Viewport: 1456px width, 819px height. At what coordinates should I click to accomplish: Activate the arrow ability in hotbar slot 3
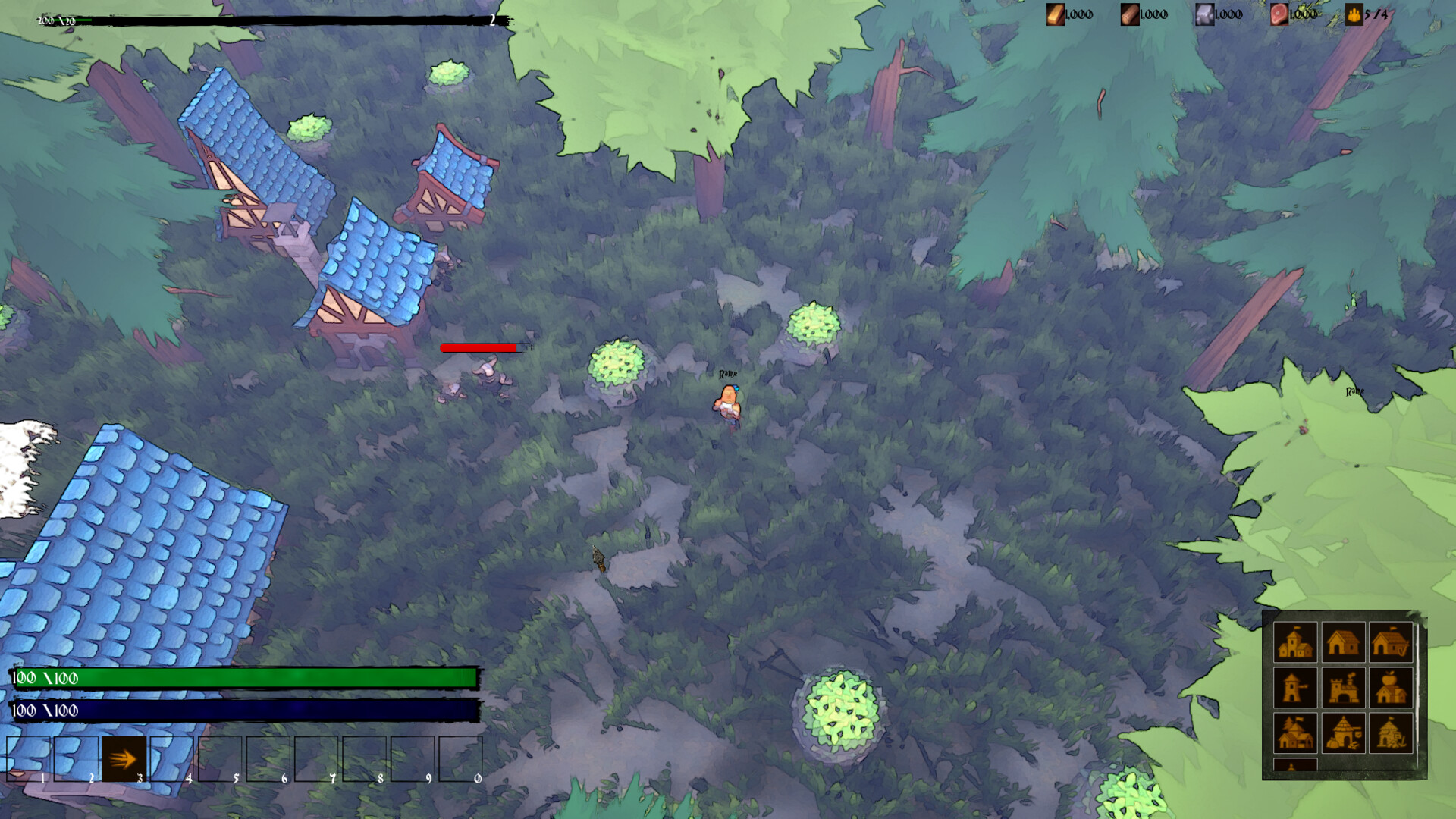[124, 758]
